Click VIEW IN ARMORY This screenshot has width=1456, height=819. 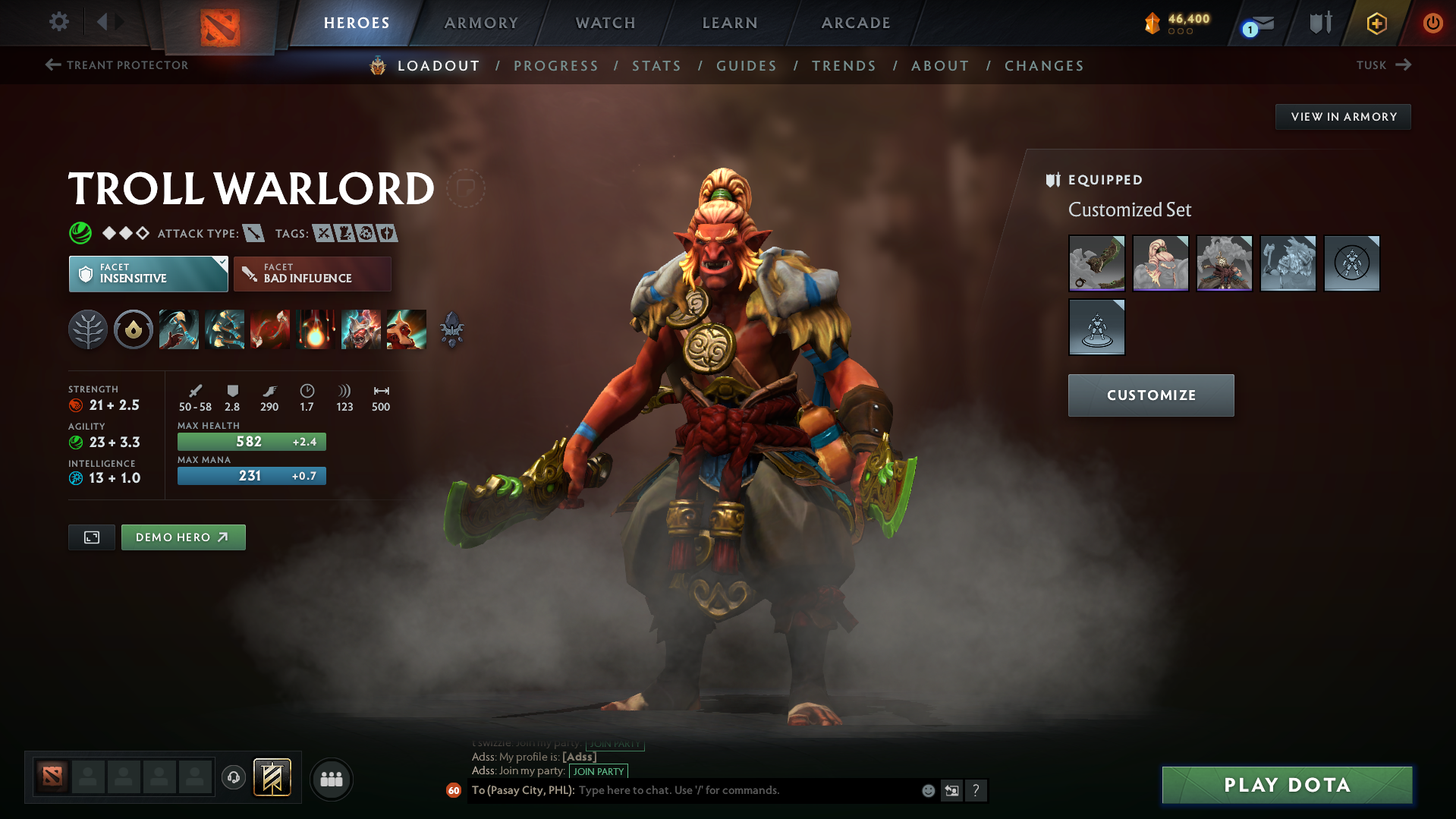pyautogui.click(x=1343, y=116)
